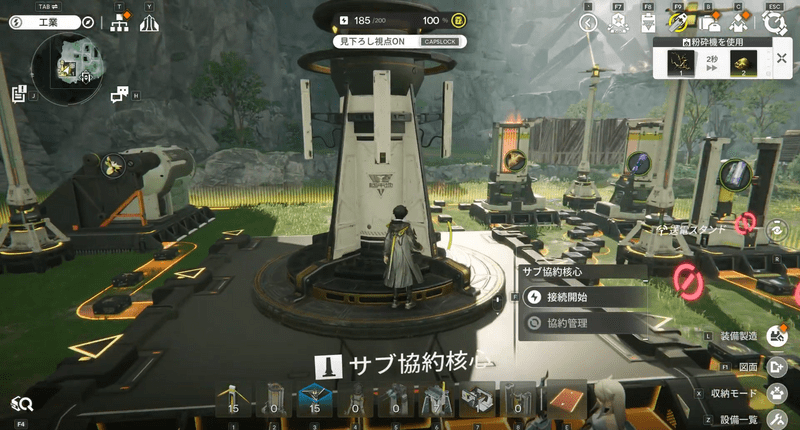
Task: Close the 粉砕機を使用 tracker panel
Action: 781,58
